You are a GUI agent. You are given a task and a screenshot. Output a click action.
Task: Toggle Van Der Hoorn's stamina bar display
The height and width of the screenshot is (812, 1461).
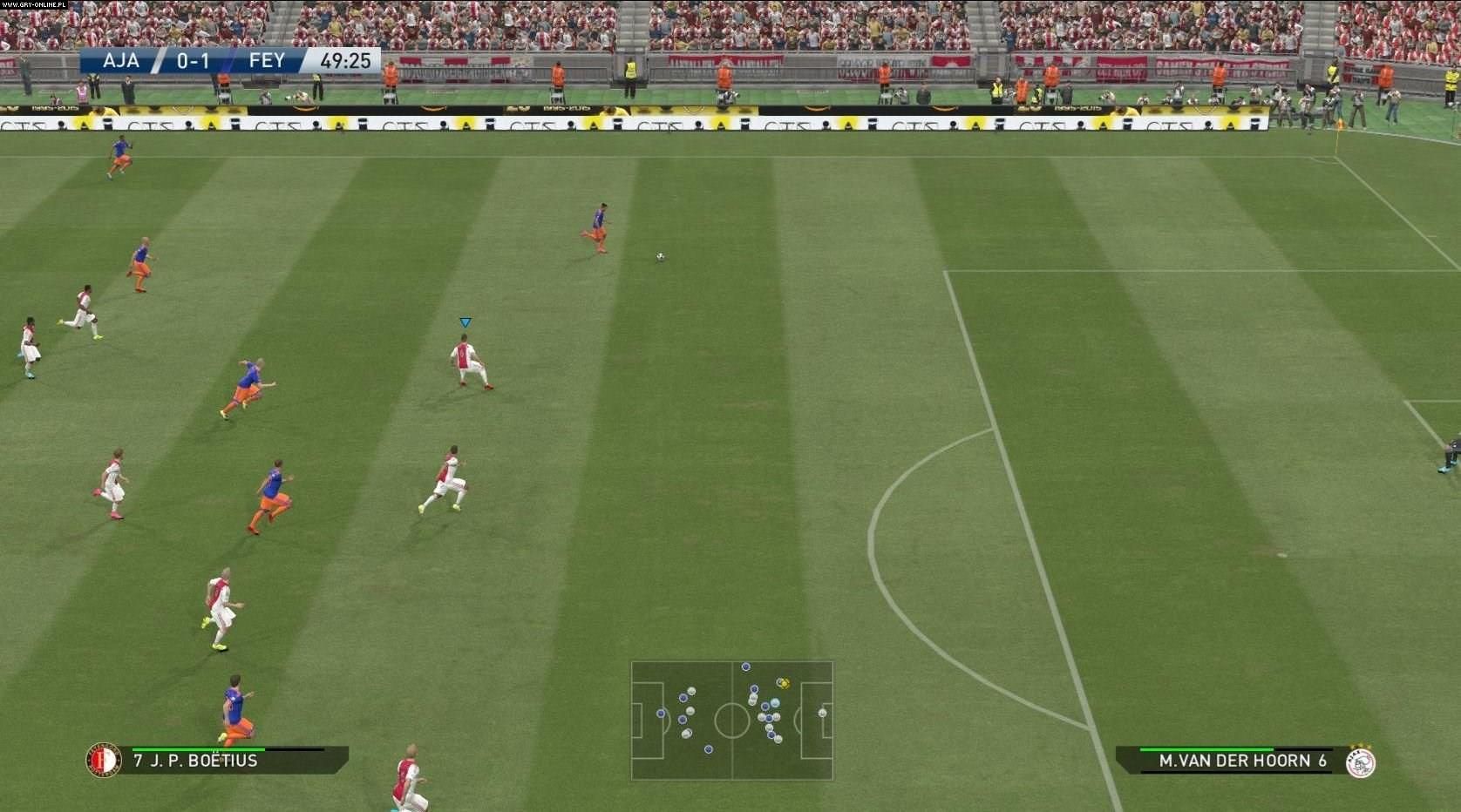[x=1206, y=750]
